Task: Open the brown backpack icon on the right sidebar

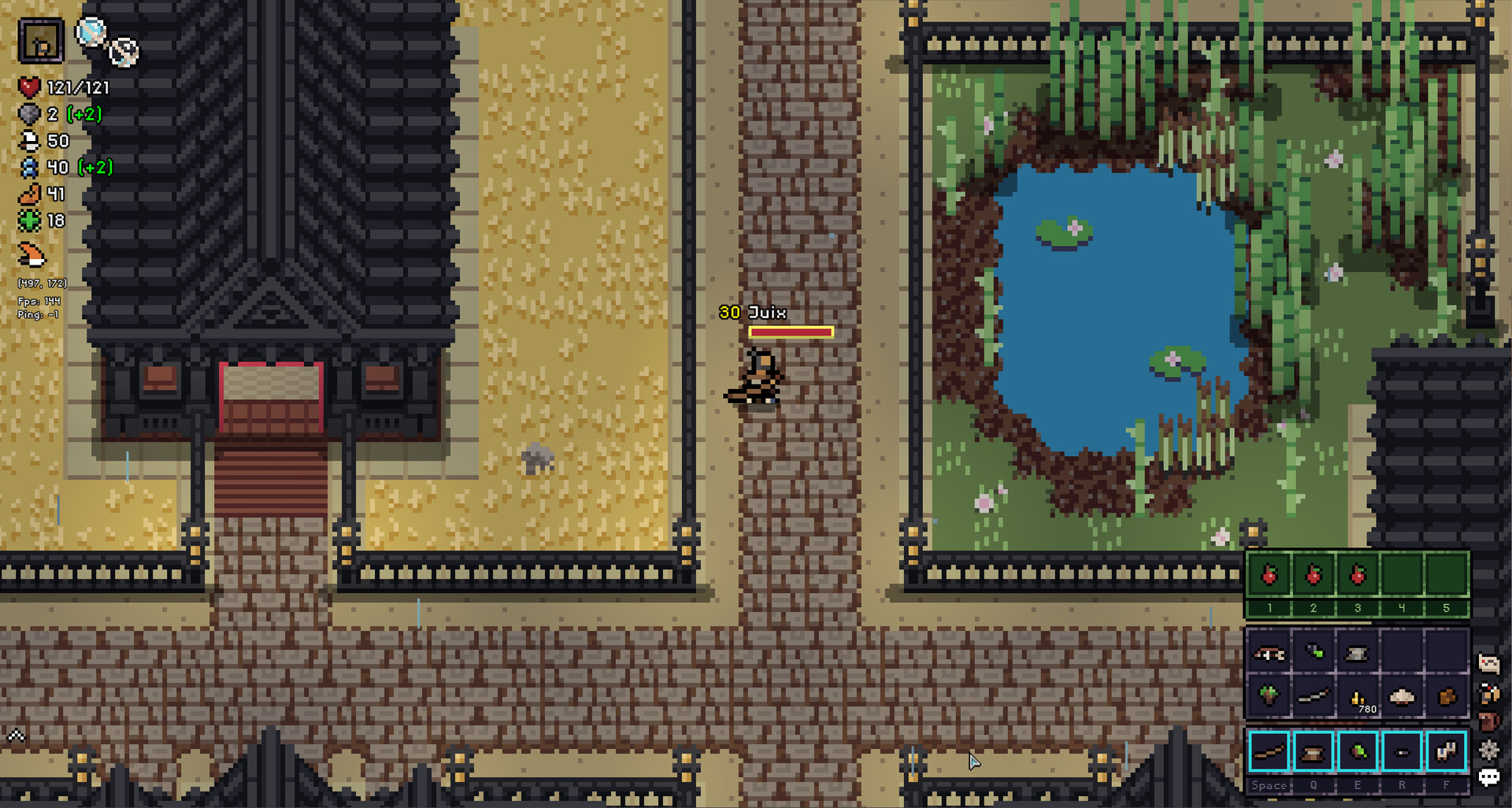Action: tap(1488, 719)
